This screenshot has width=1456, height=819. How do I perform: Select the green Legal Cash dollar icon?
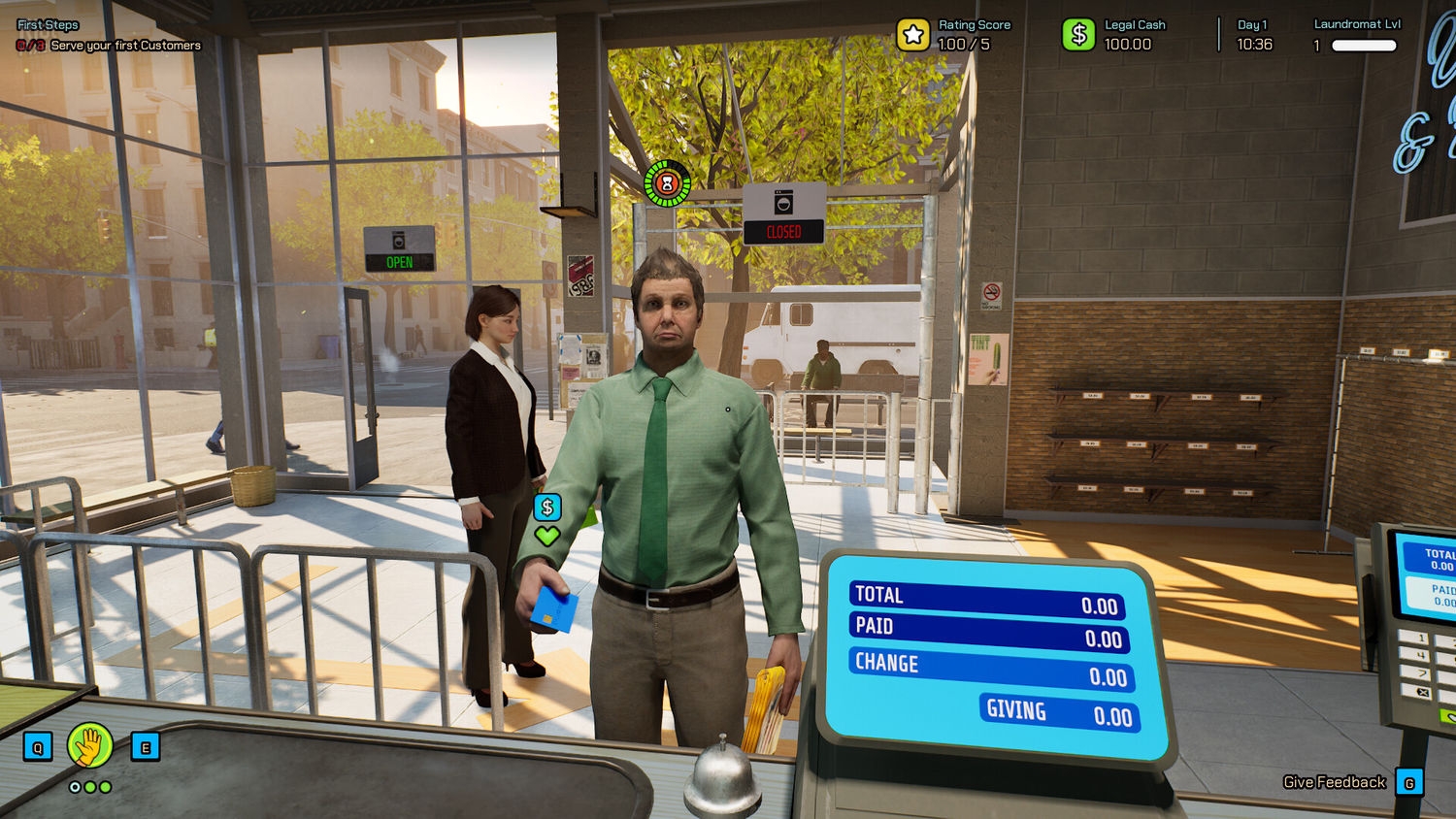click(1077, 36)
